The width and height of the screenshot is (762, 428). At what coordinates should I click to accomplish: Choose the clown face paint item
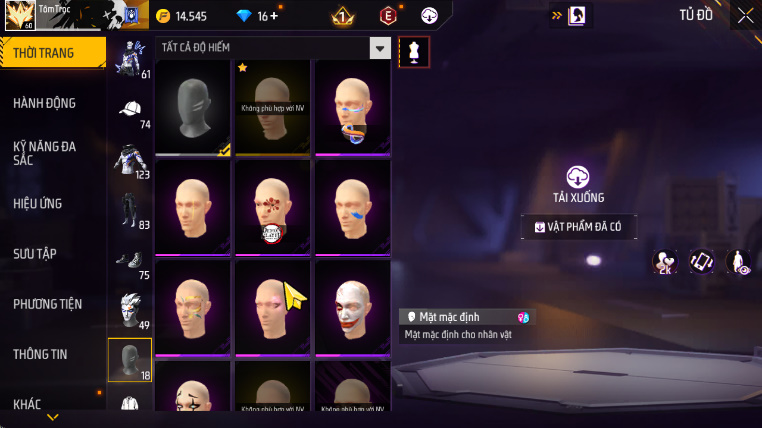(x=352, y=308)
